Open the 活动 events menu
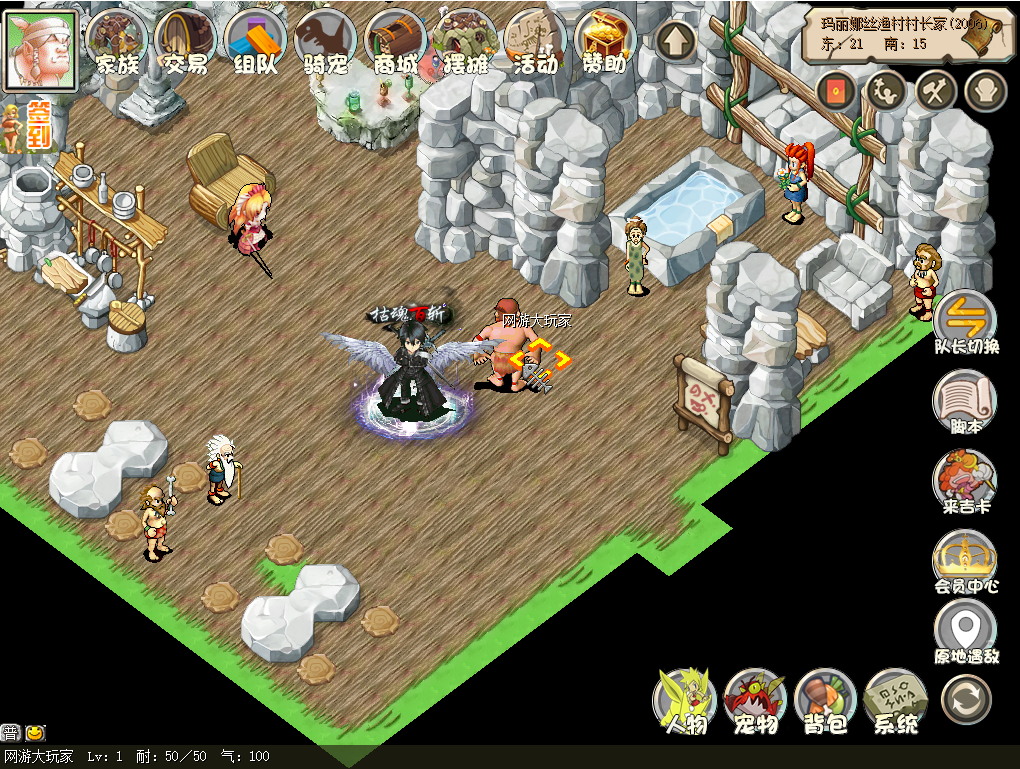 pos(535,42)
